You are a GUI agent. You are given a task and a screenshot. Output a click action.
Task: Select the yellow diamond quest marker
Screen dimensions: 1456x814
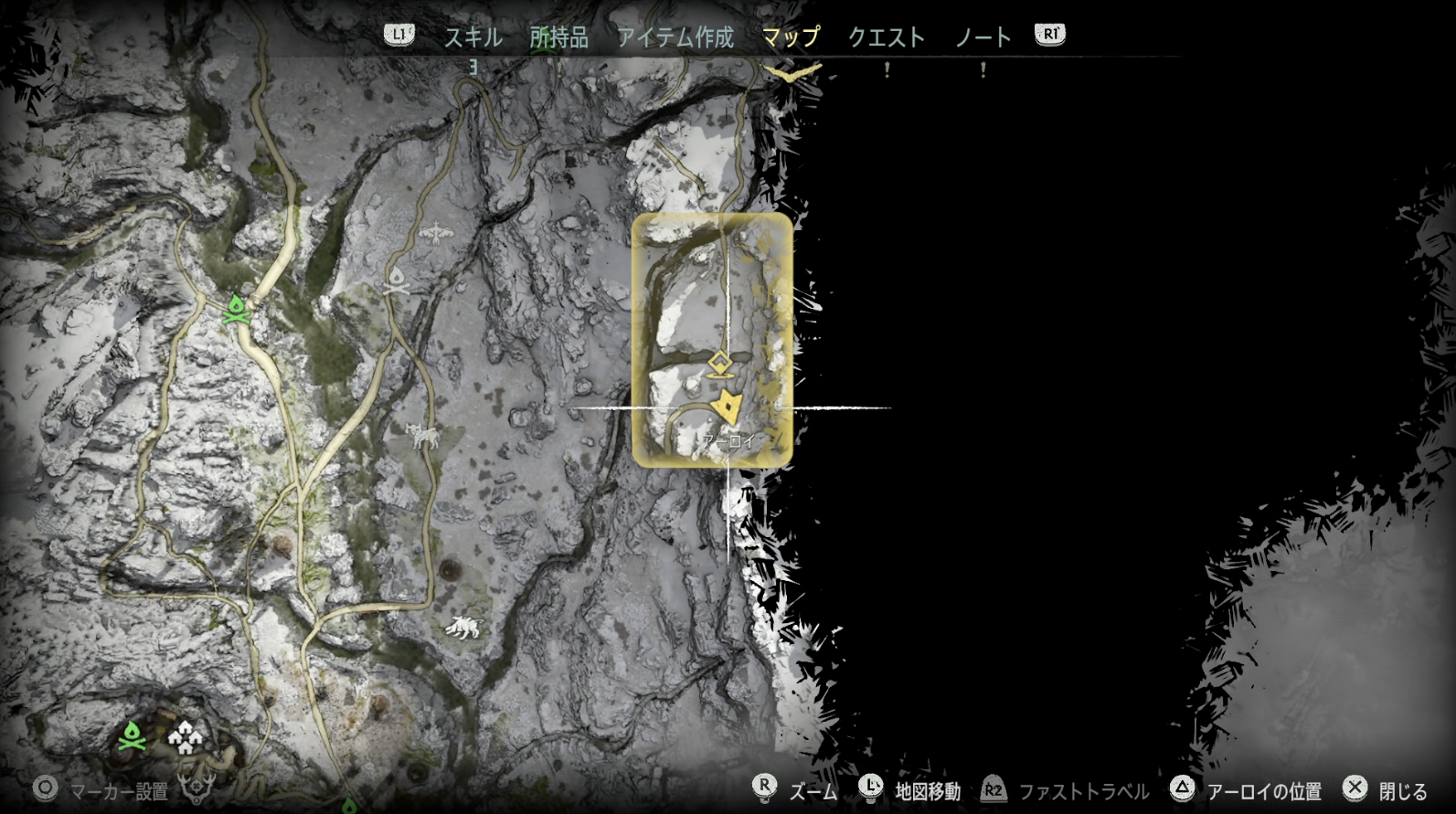tap(719, 364)
